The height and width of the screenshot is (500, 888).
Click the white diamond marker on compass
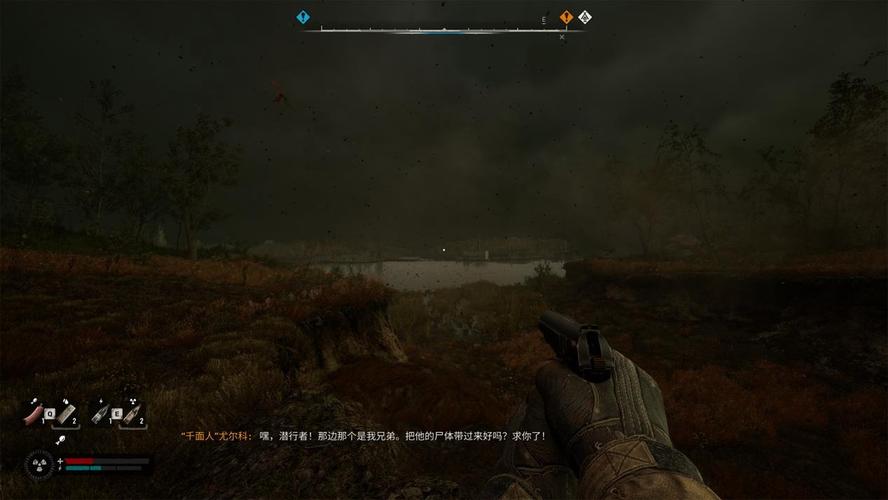(585, 17)
